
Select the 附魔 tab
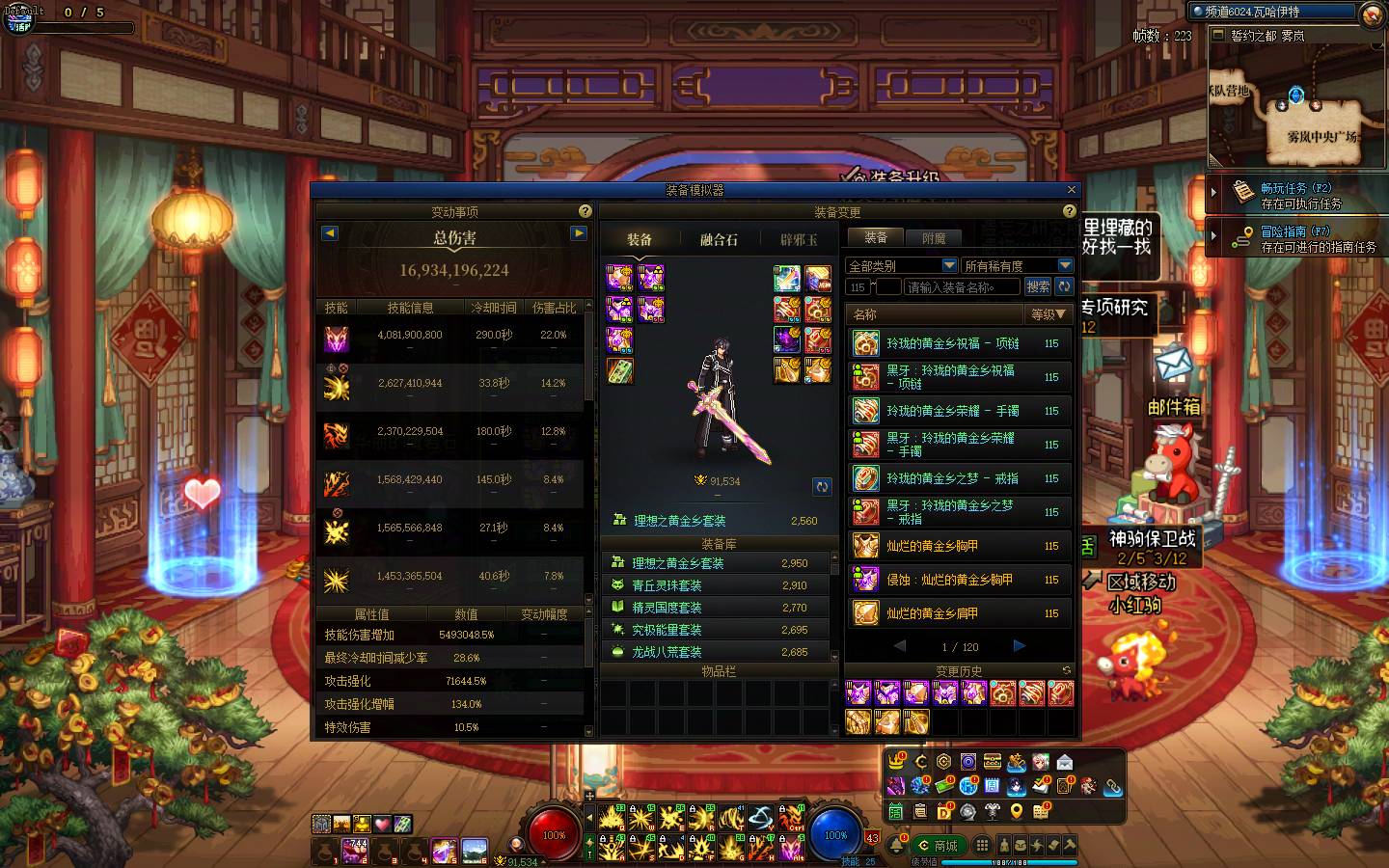click(x=934, y=237)
